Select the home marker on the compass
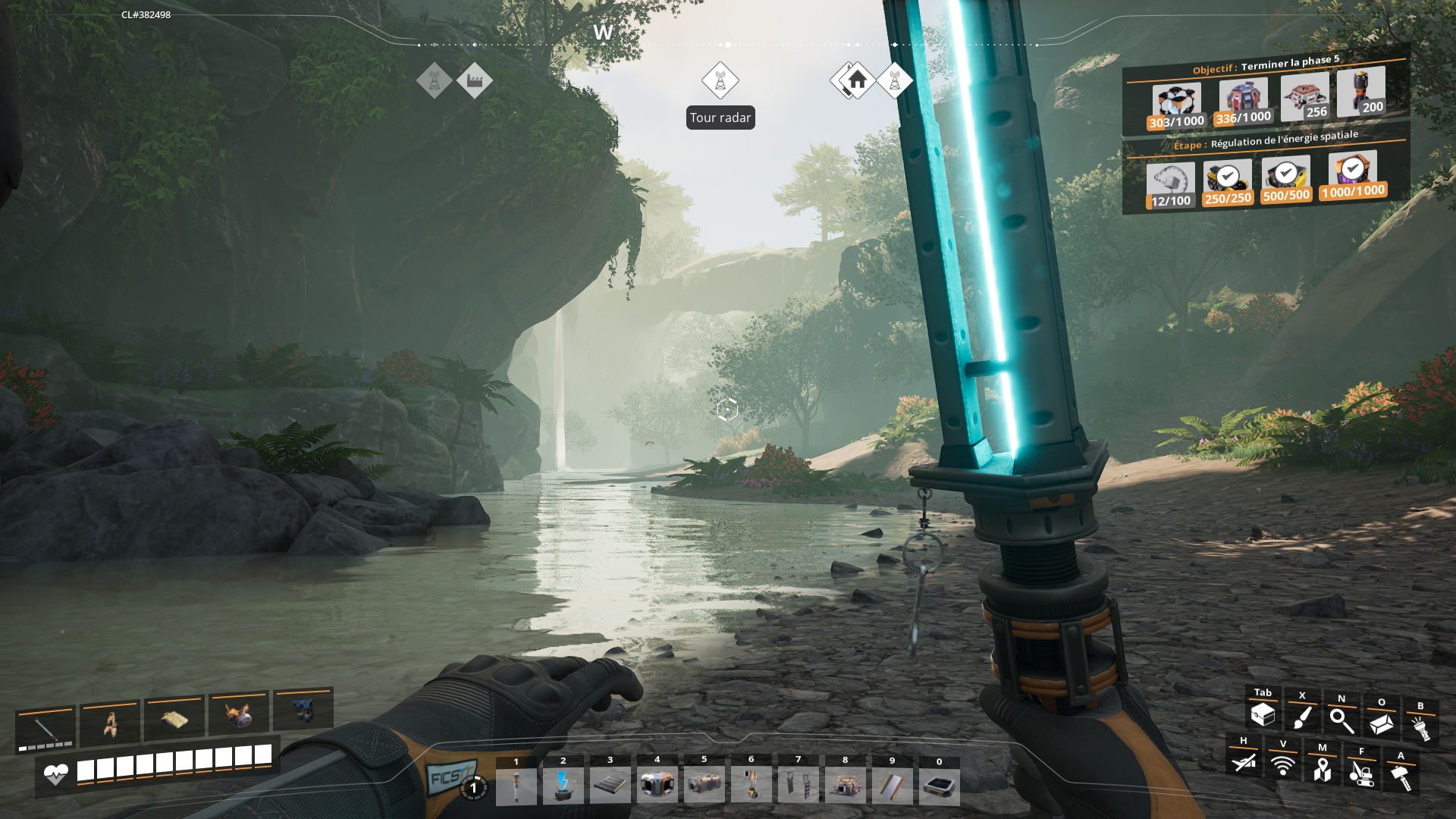 [x=857, y=80]
